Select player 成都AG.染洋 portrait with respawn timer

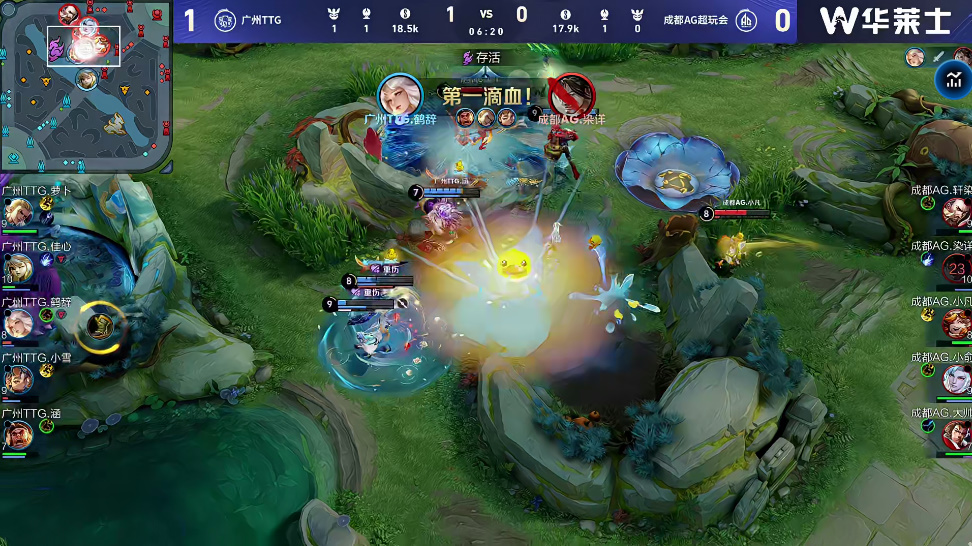coord(956,268)
